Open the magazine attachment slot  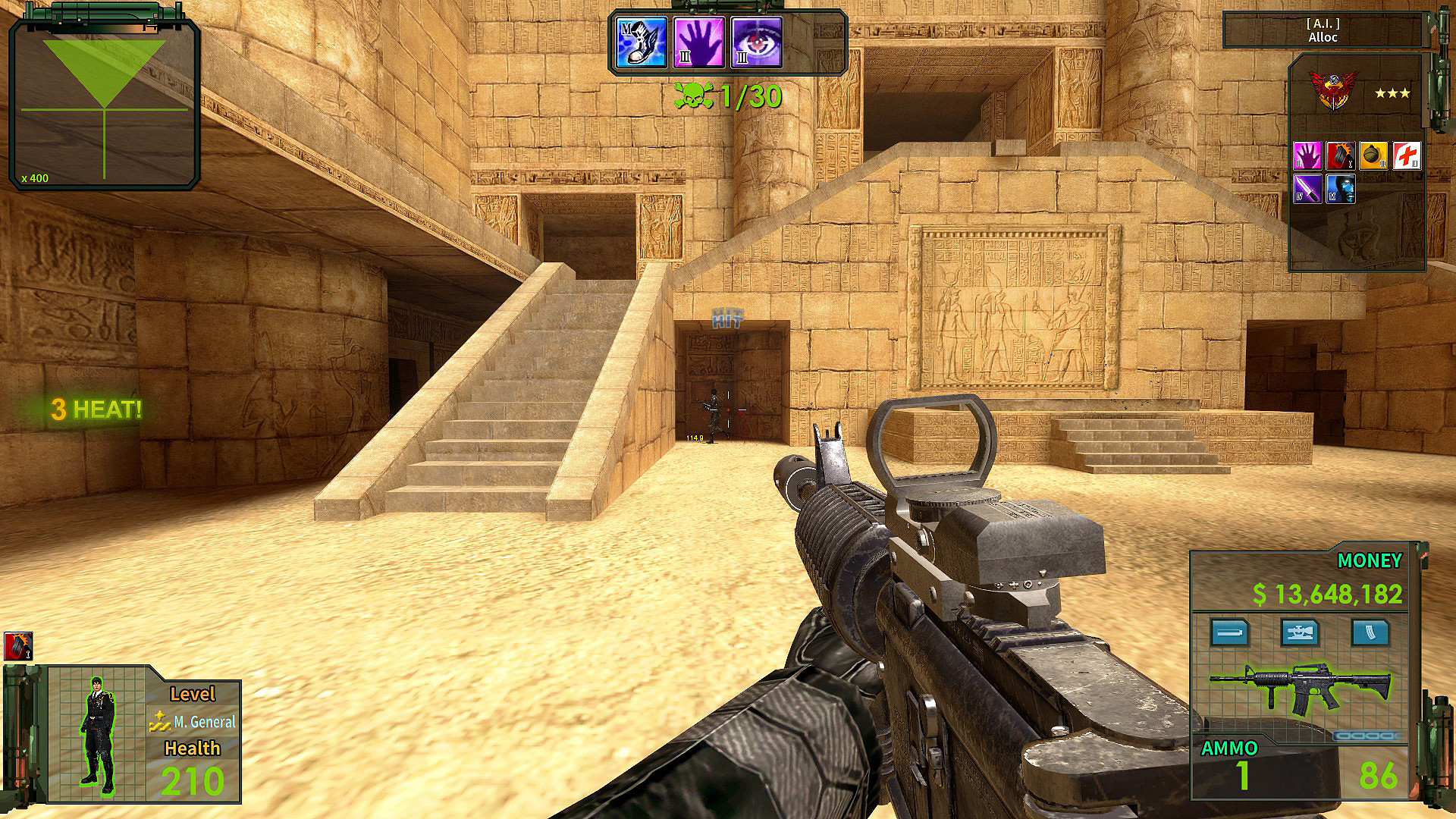pos(1370,632)
